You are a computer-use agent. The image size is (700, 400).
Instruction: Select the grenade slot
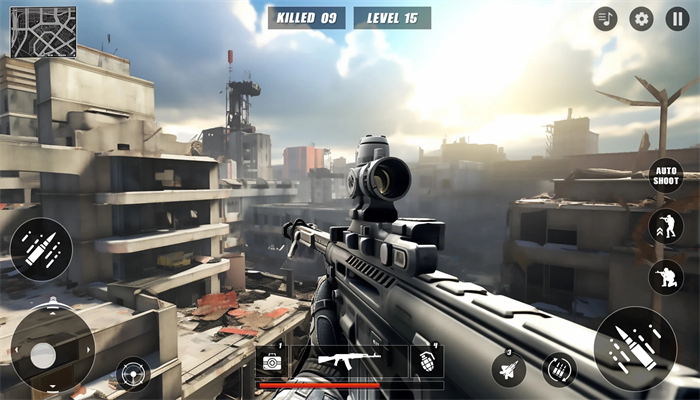pos(427,361)
